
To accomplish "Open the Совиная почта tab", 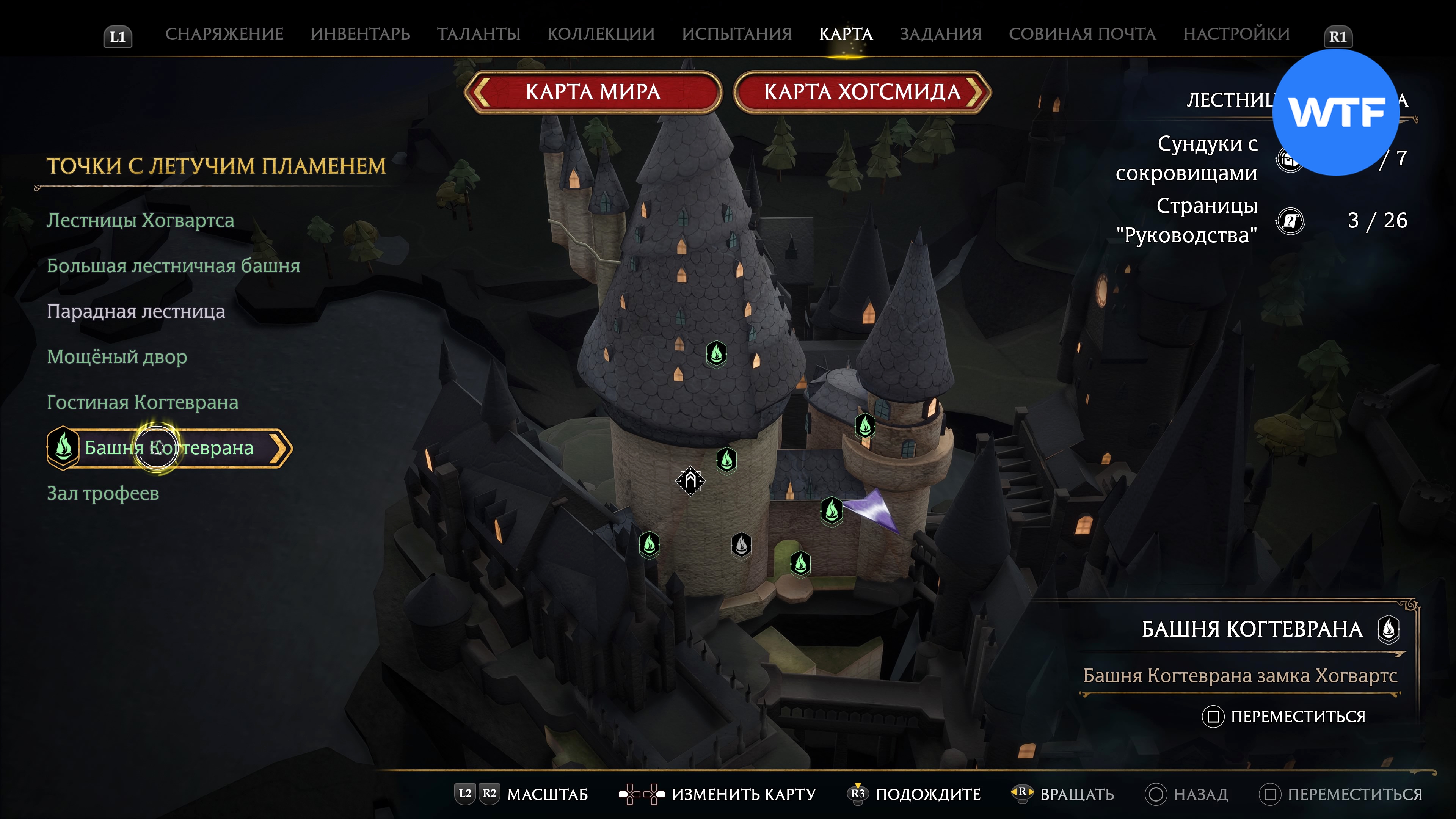I will [x=1082, y=34].
